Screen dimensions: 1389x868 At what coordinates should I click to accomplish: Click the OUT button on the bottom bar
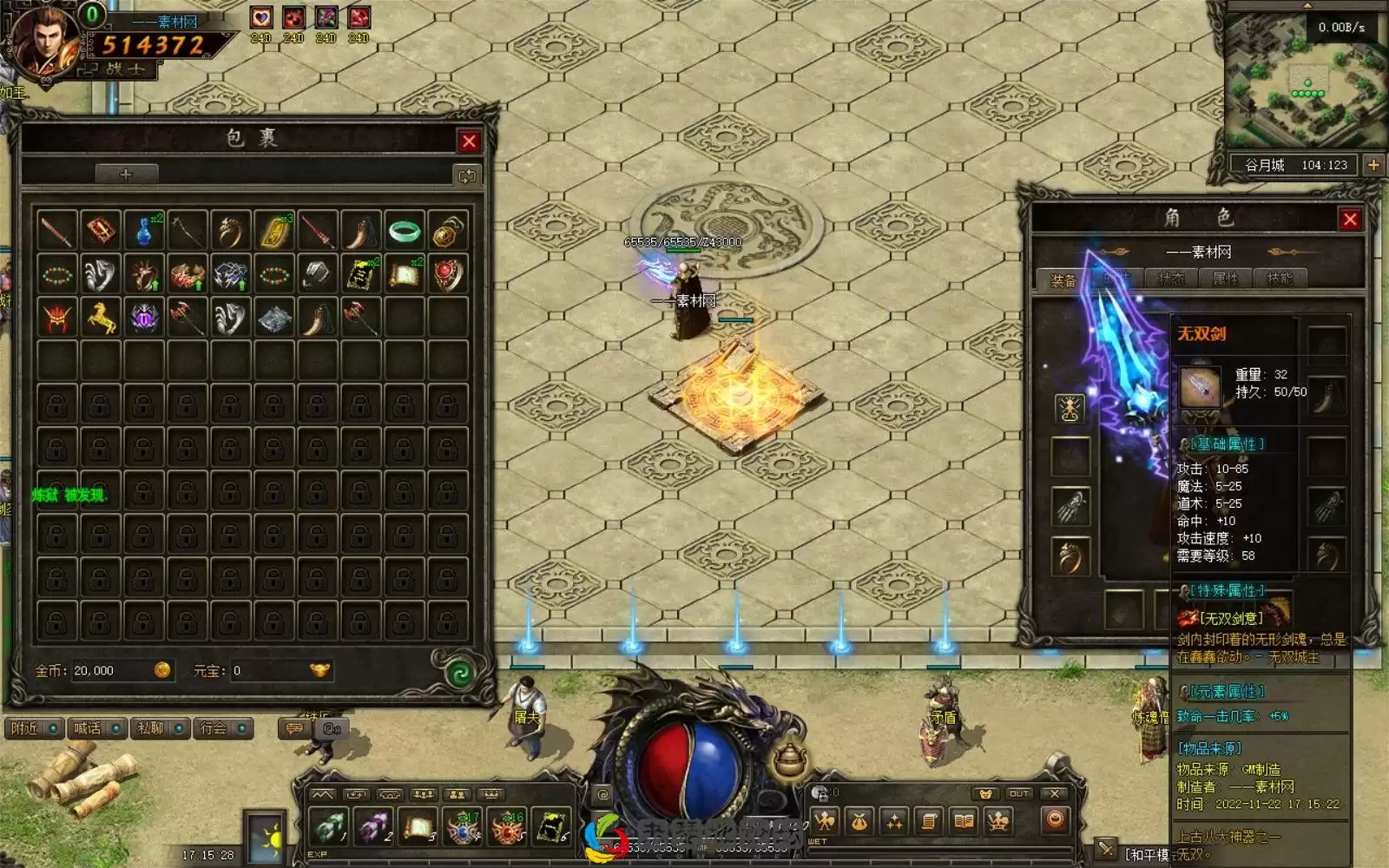point(1018,793)
